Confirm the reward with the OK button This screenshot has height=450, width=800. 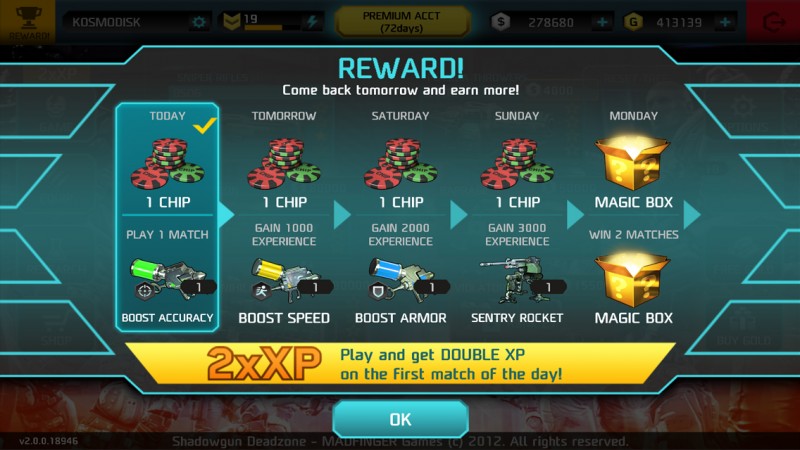point(400,419)
